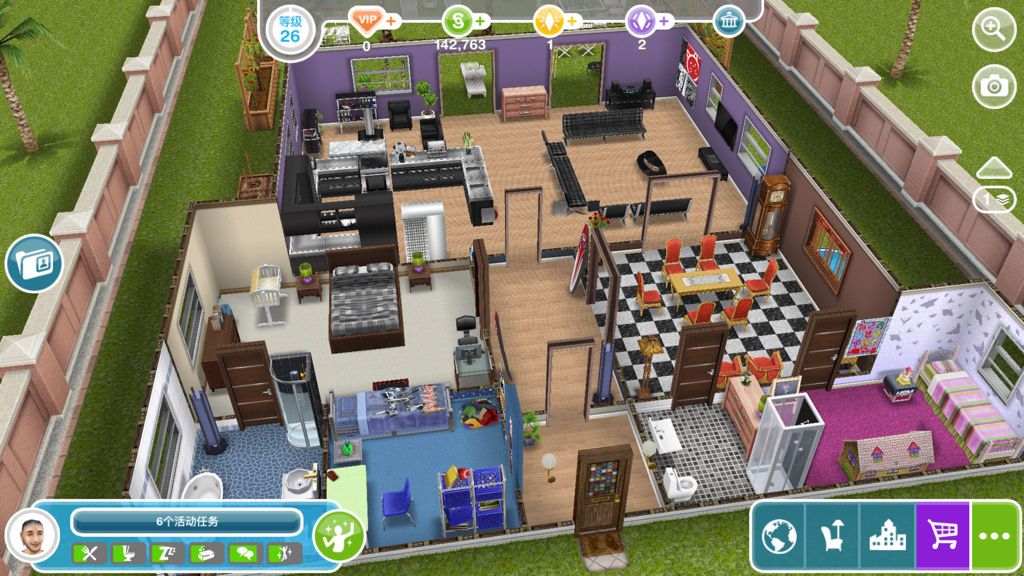Viewport: 1024px width, 576px height.
Task: Take a snapshot with the camera button
Action: coord(993,86)
